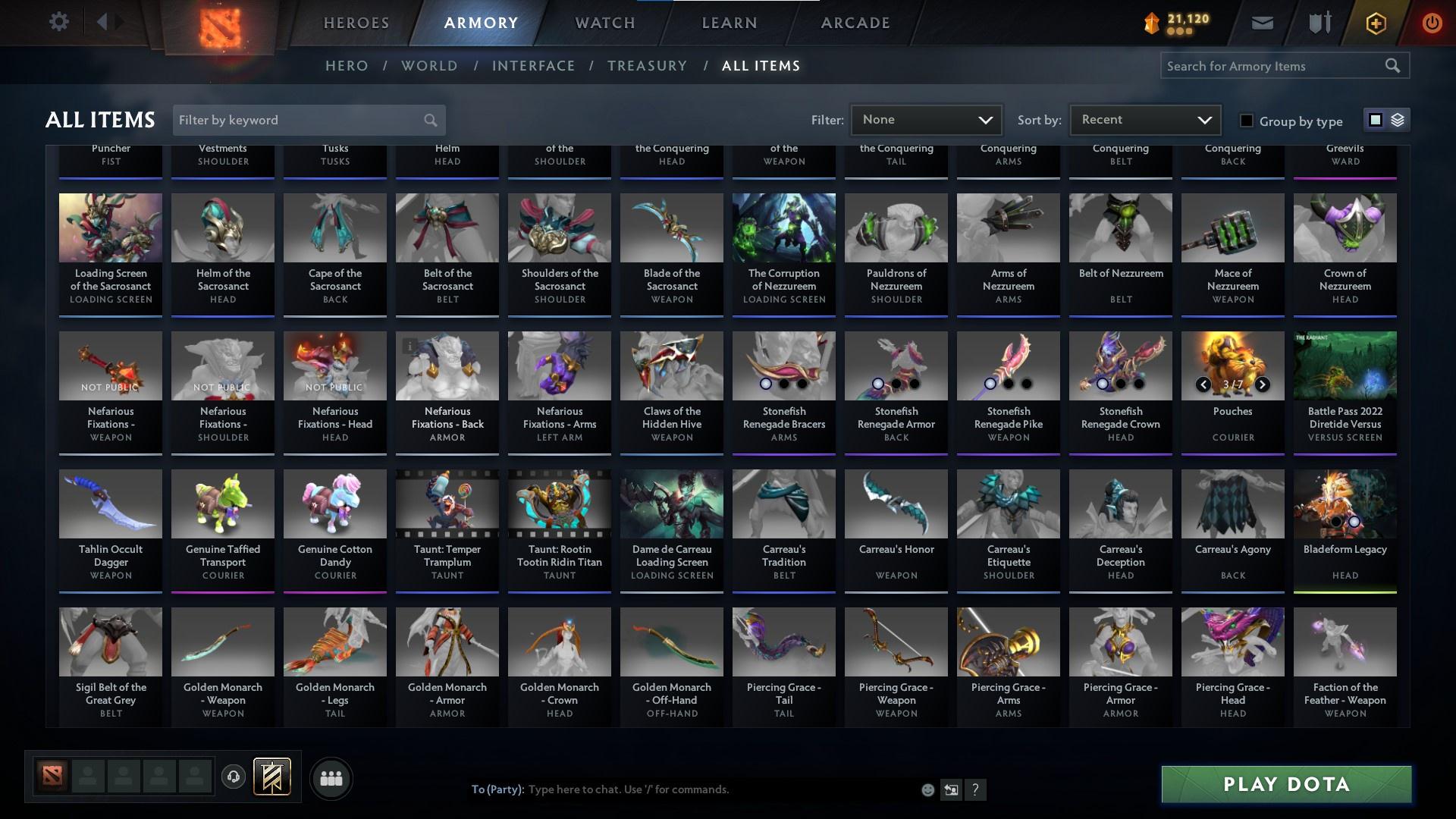Image resolution: width=1456 pixels, height=819 pixels.
Task: Click the chat emoticon smiley icon
Action: [927, 789]
